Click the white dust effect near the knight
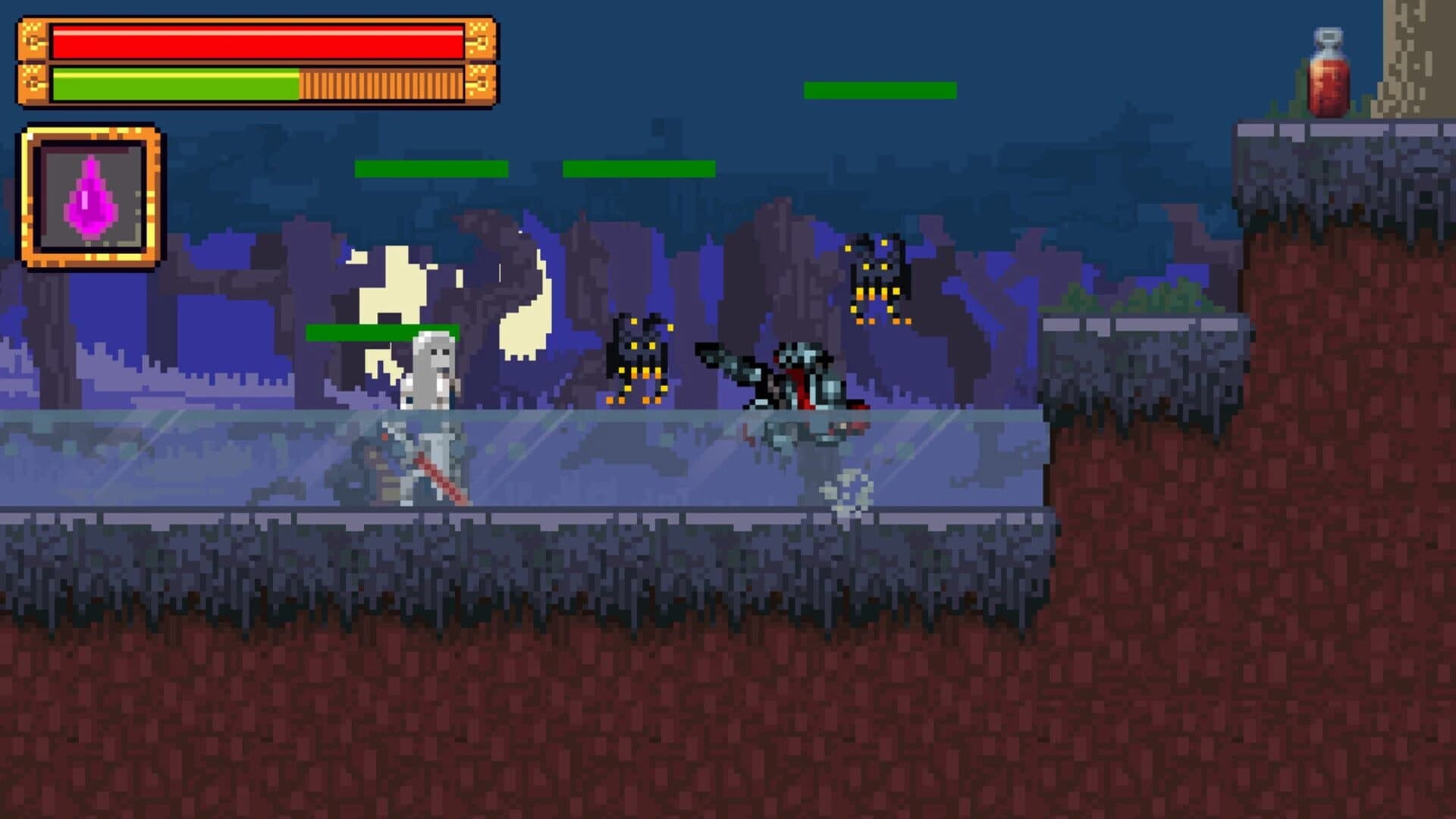 (x=849, y=493)
